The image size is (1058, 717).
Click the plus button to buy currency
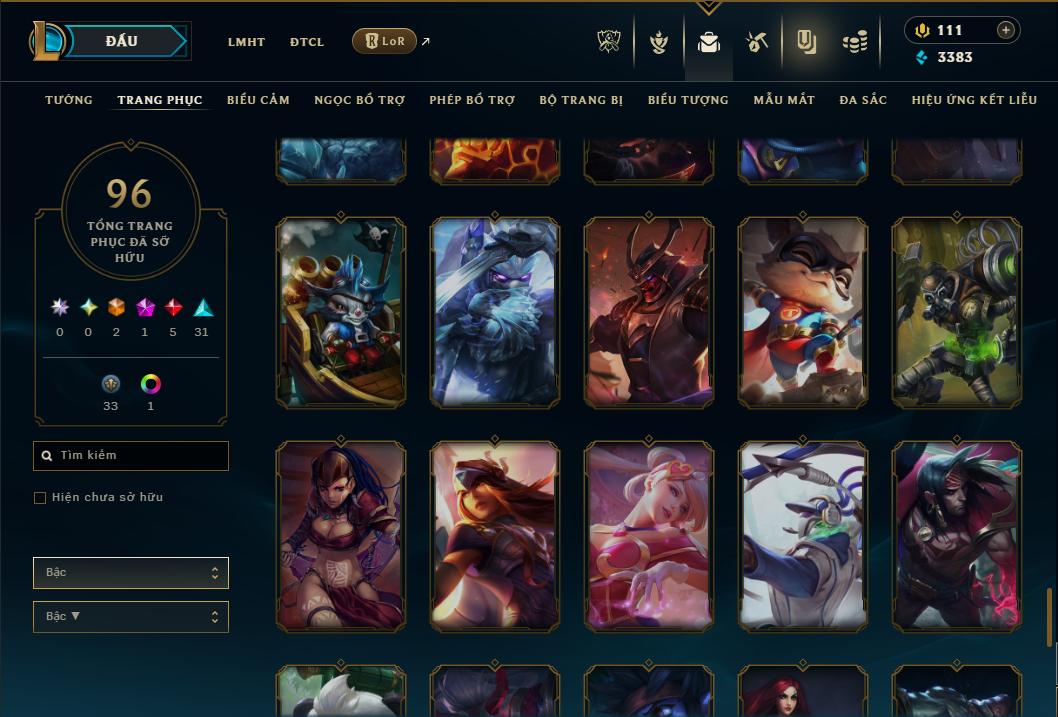point(1006,30)
